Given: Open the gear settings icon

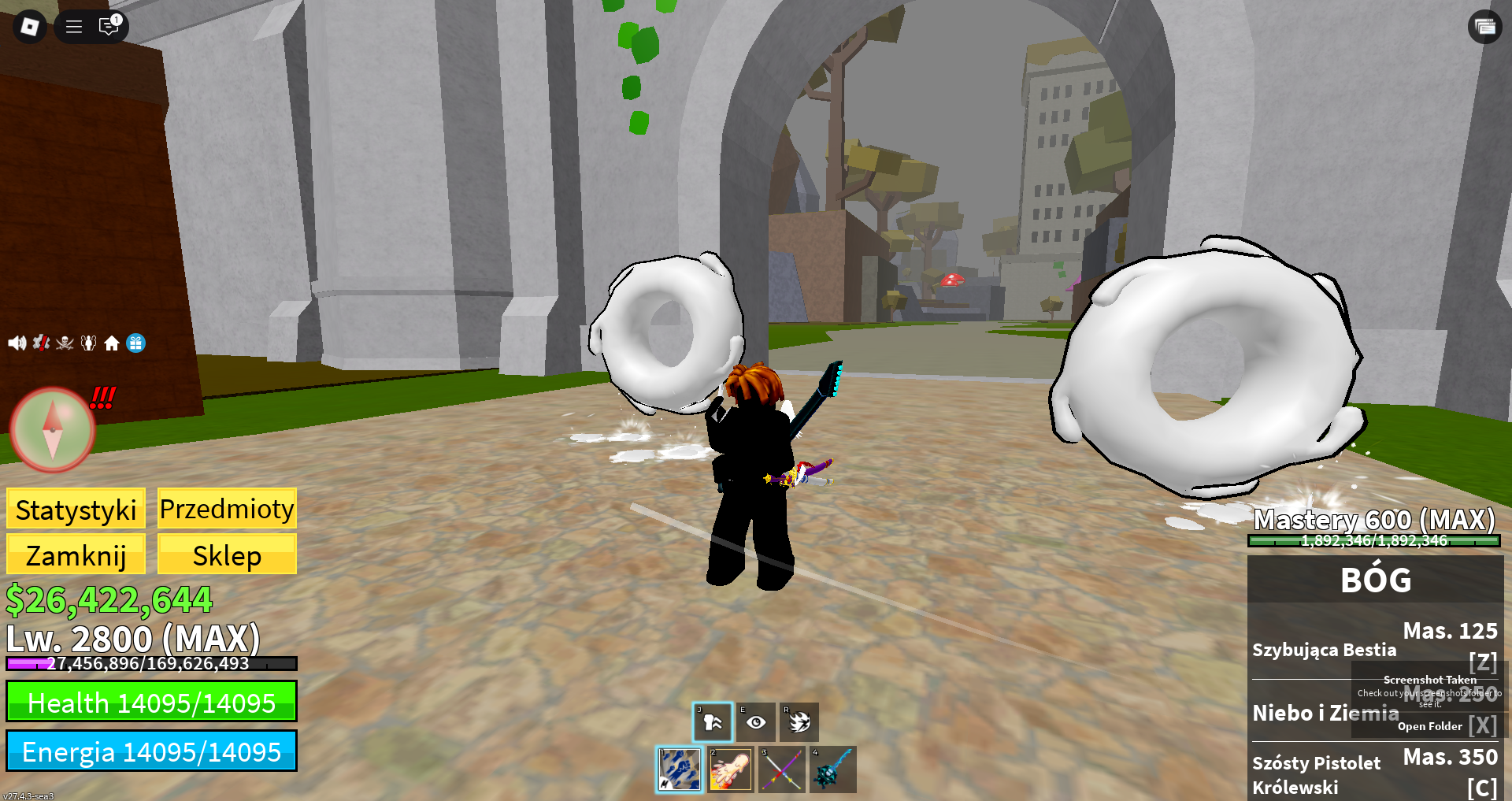Looking at the screenshot, I should [41, 343].
